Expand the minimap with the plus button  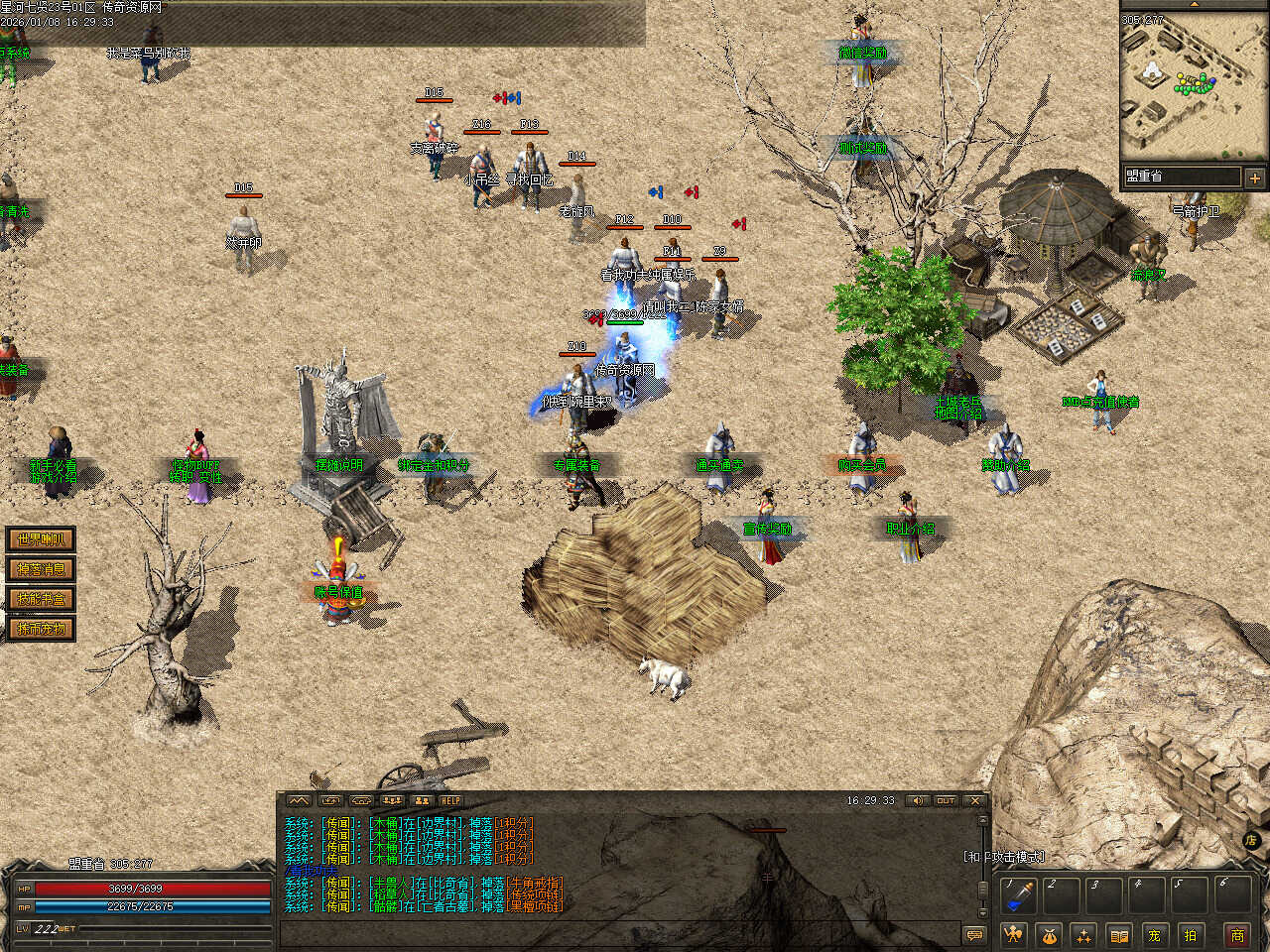pos(1255,178)
